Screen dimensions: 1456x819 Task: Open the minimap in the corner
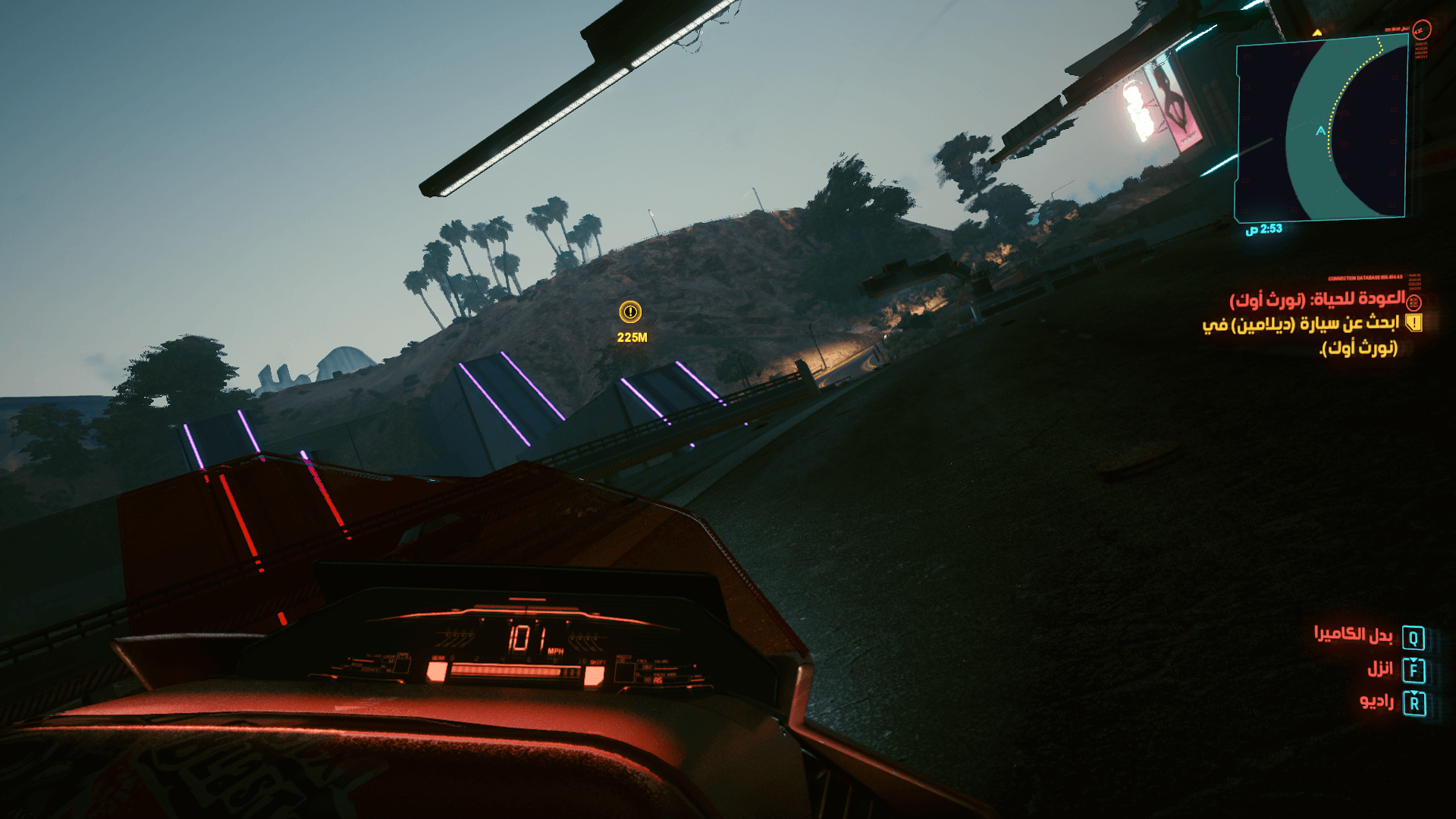pos(1321,130)
